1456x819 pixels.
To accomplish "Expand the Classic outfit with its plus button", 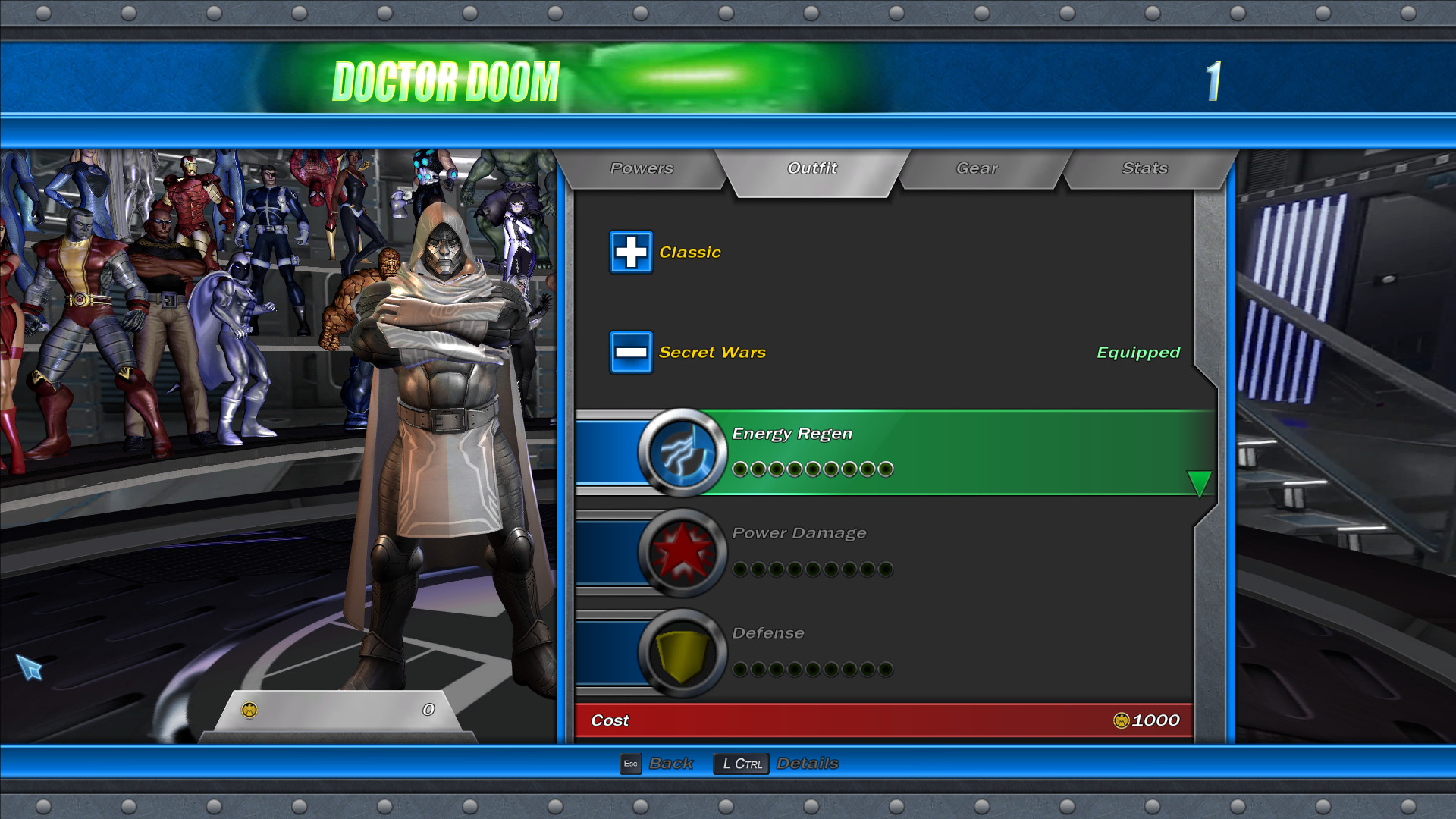I will pos(631,252).
